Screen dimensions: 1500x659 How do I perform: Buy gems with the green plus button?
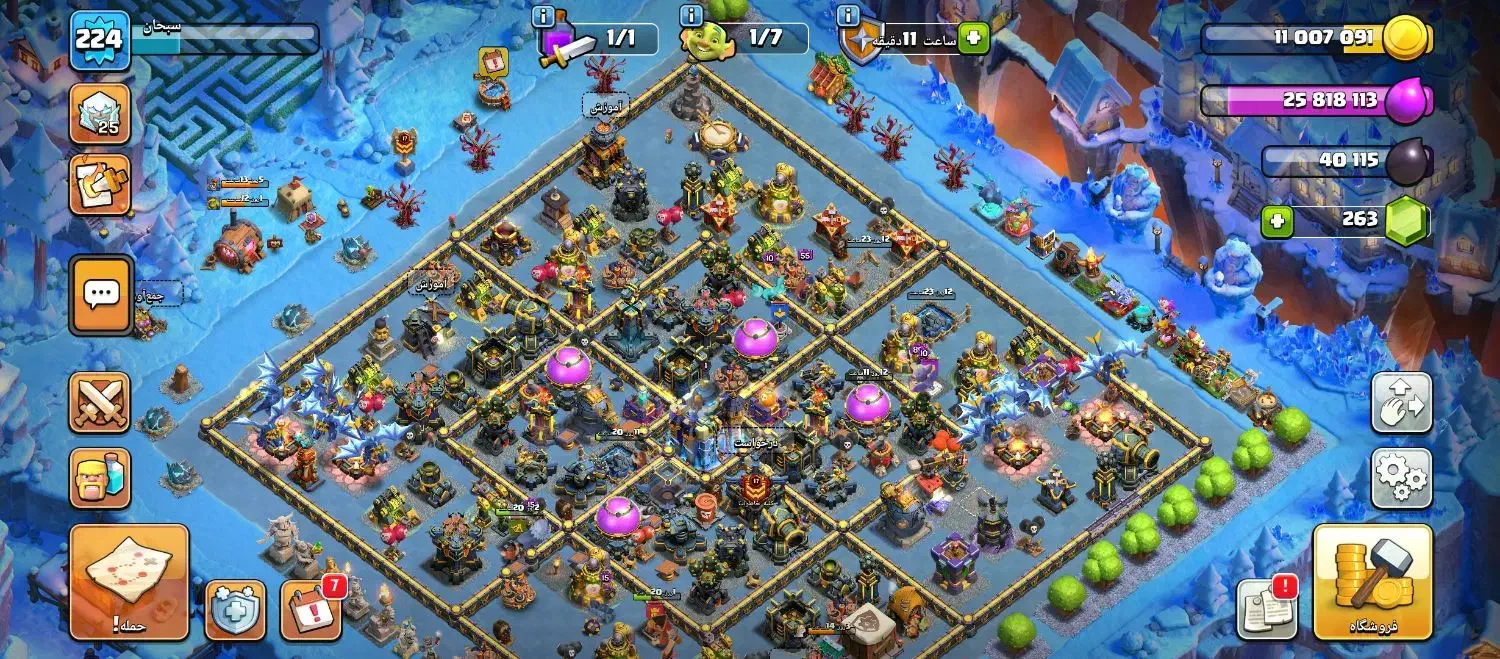click(1277, 220)
